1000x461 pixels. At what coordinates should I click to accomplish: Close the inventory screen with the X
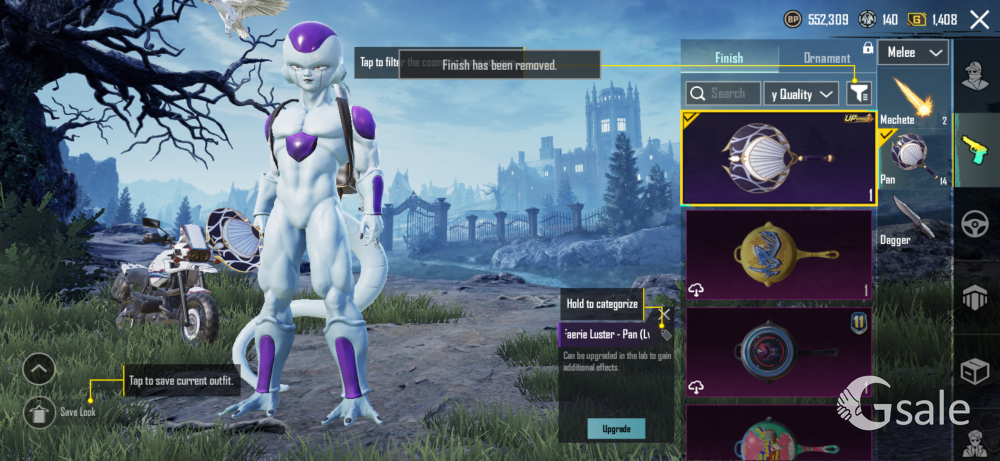979,19
